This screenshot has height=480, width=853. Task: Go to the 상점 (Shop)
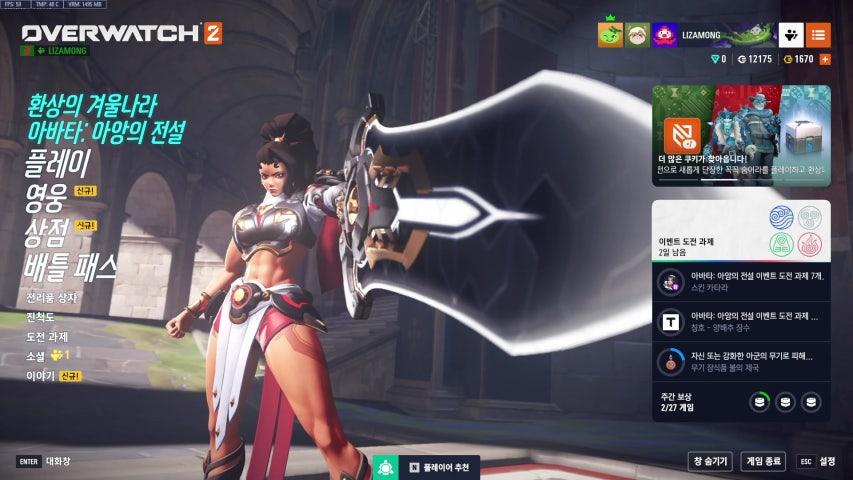pos(45,231)
